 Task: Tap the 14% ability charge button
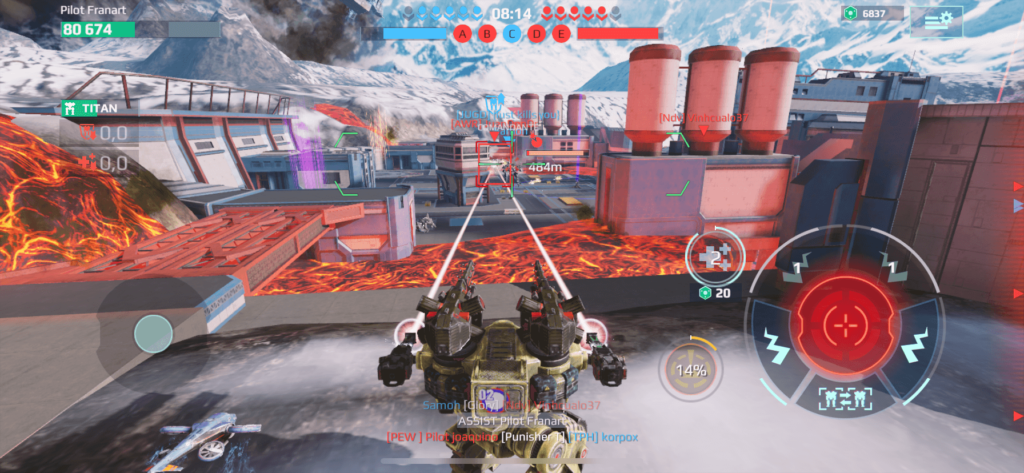click(x=690, y=370)
